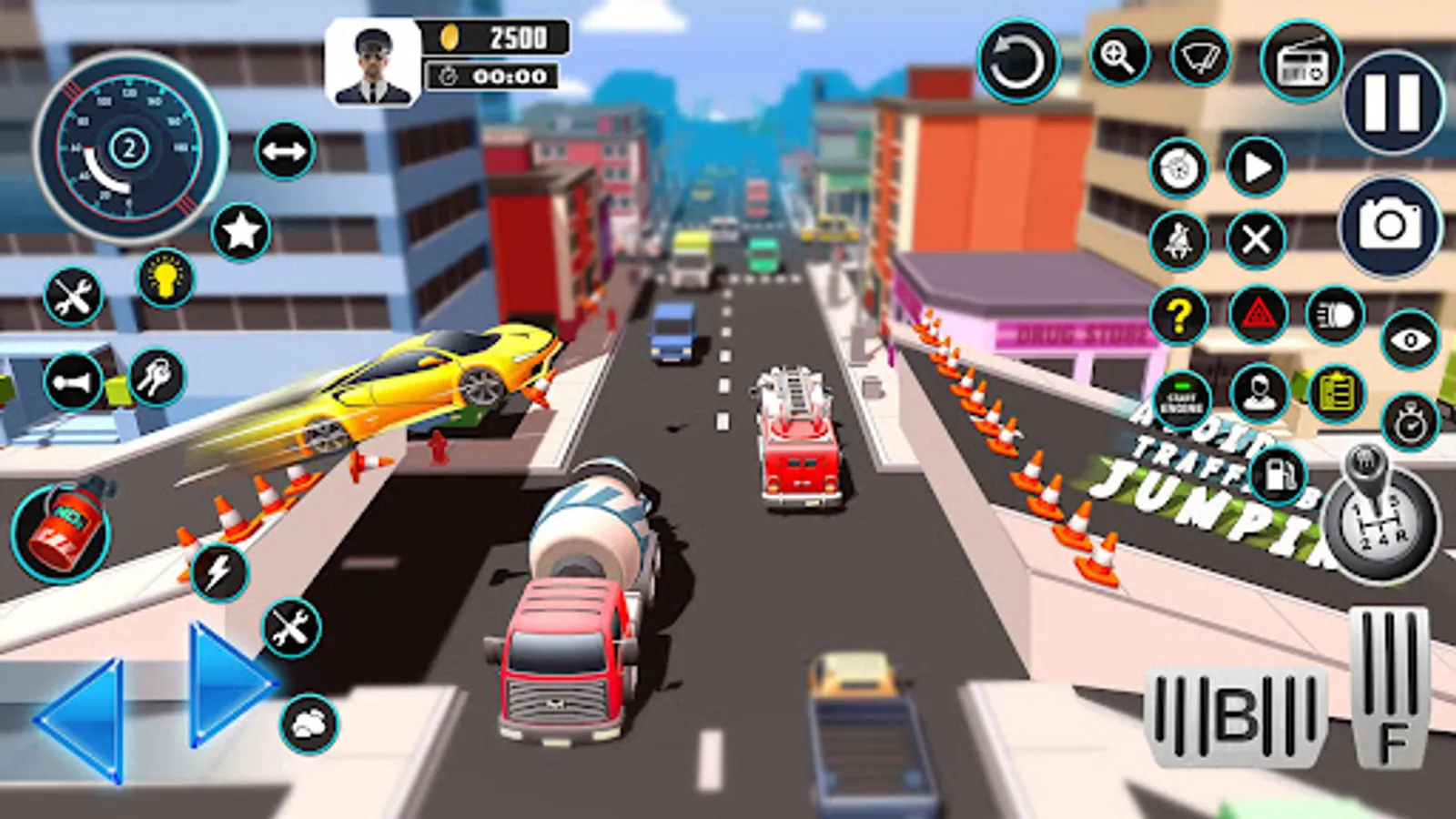Hit the circular restart arrow button

pyautogui.click(x=1018, y=62)
